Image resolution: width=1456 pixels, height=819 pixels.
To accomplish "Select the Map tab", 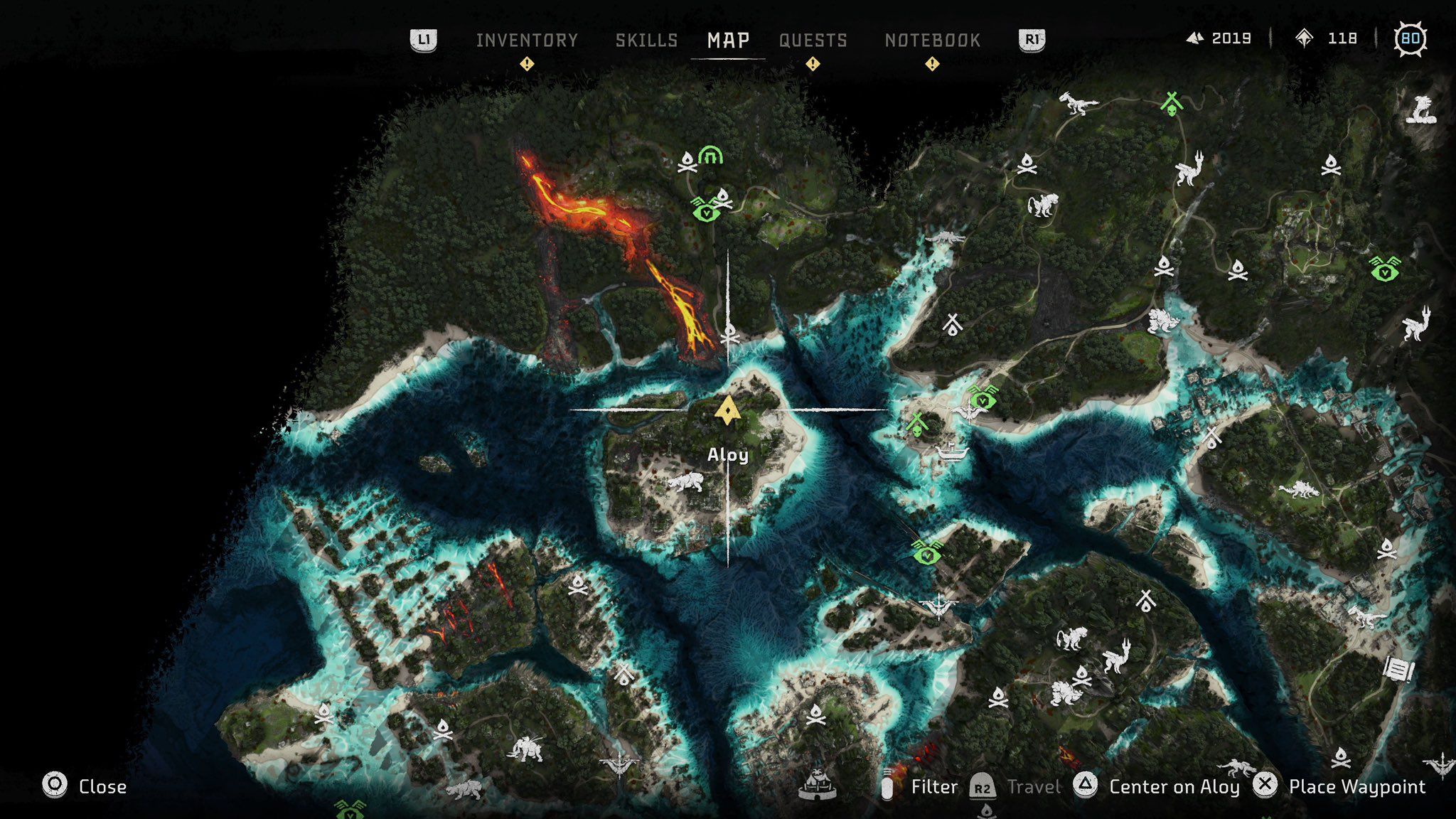I will tap(728, 41).
